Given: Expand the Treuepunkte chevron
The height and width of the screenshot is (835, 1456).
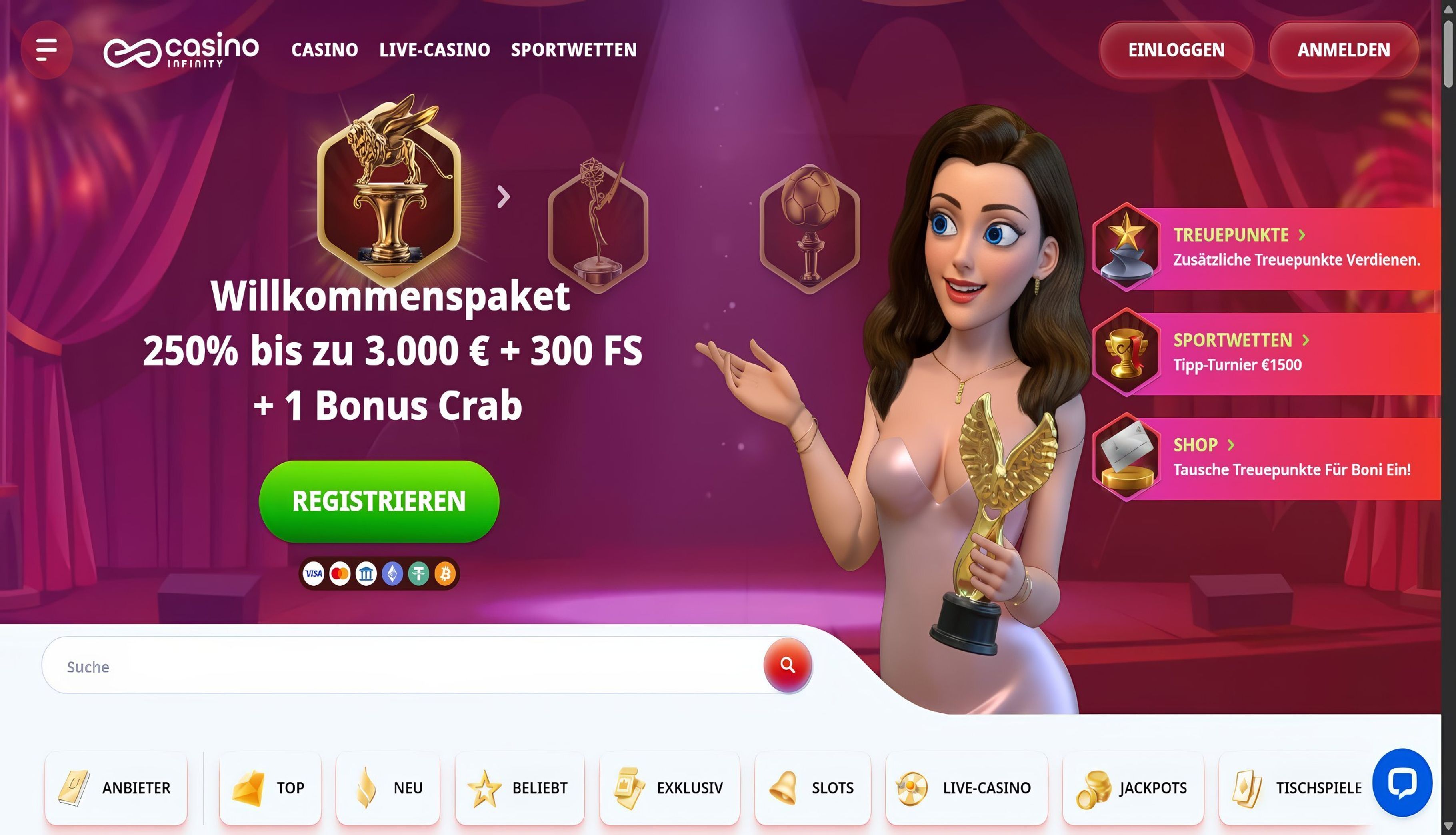Looking at the screenshot, I should (x=1302, y=235).
